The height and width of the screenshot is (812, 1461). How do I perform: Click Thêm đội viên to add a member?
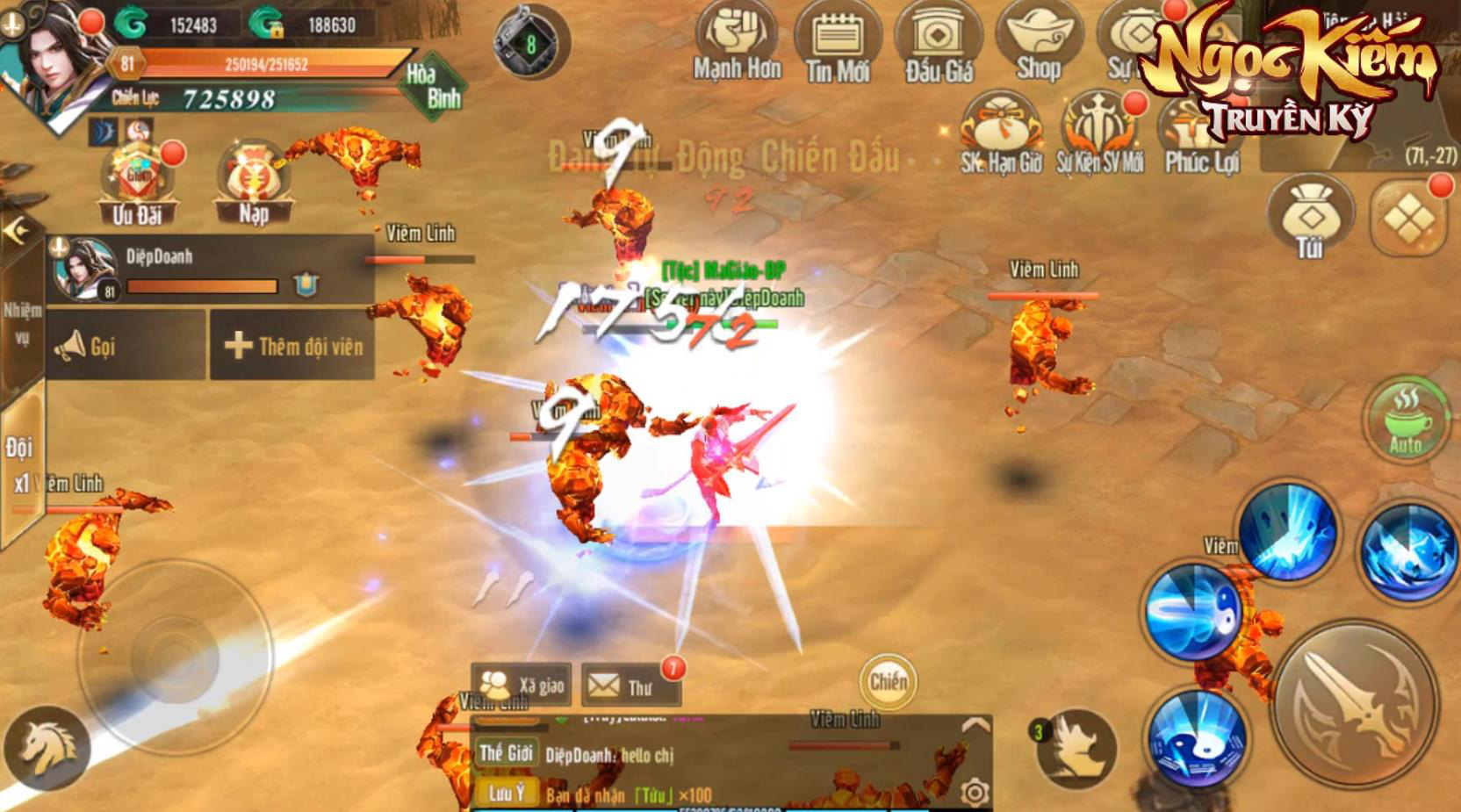click(292, 346)
